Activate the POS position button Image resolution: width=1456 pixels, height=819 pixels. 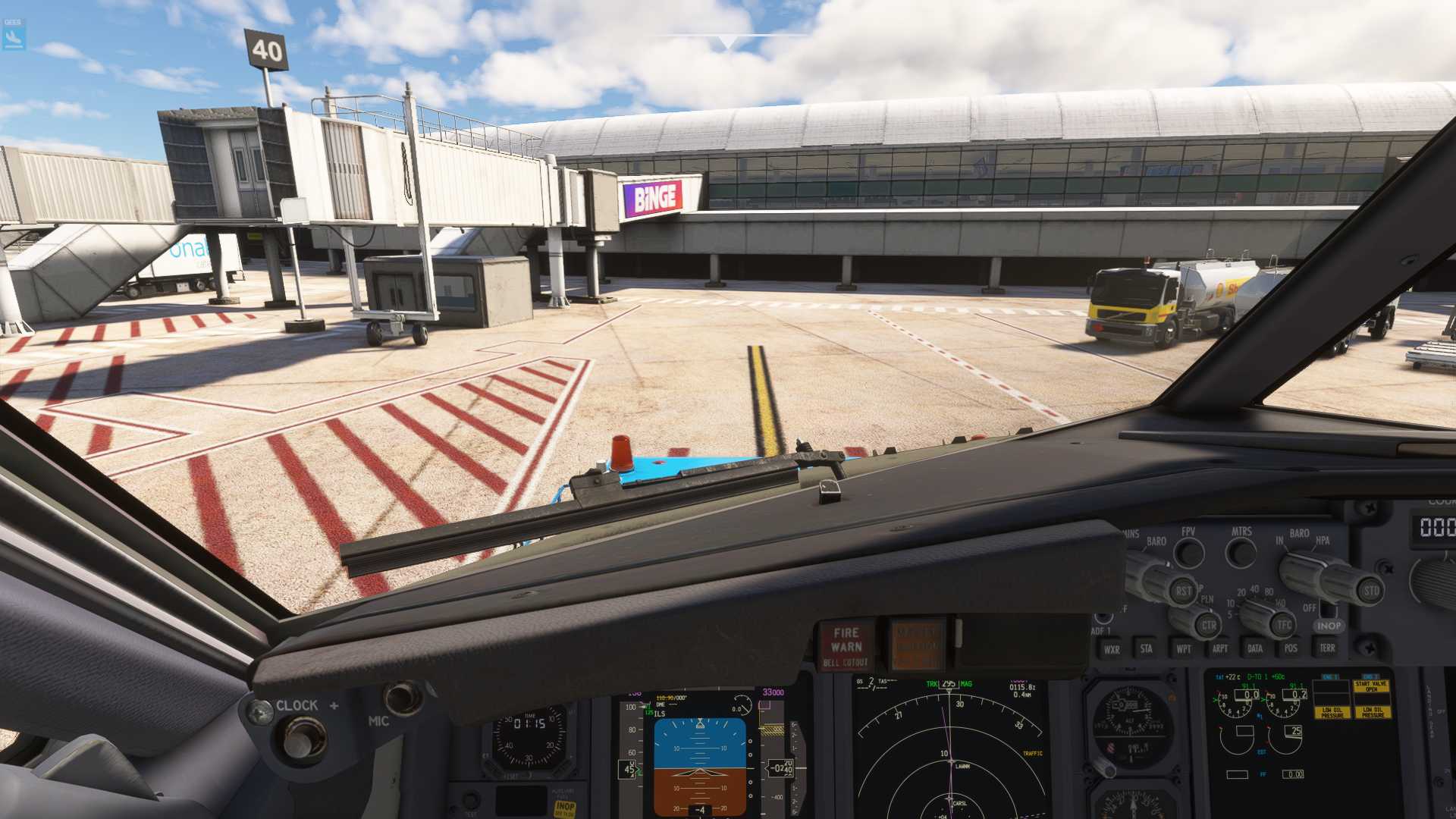coord(1291,648)
